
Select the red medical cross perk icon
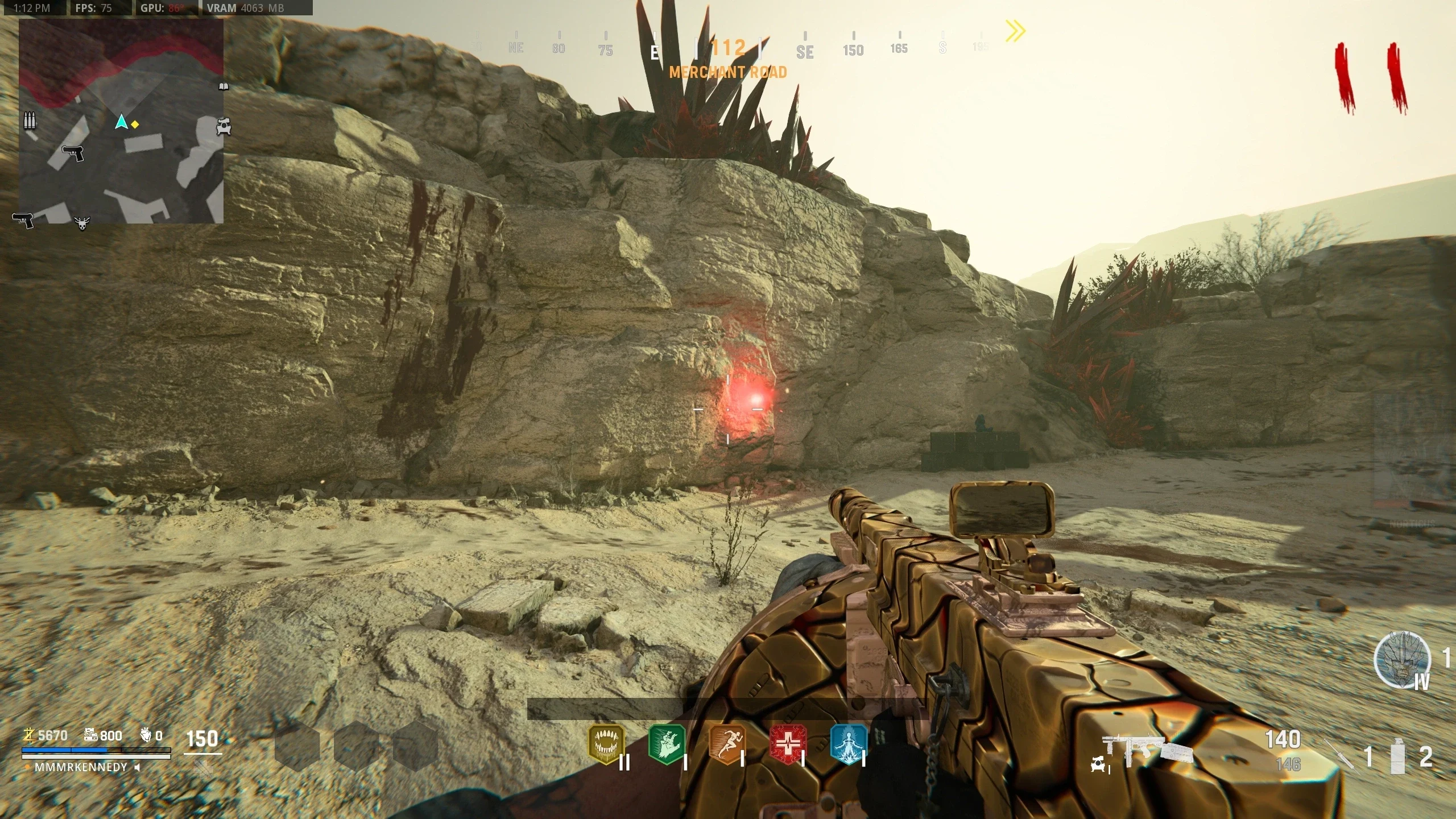(x=788, y=743)
